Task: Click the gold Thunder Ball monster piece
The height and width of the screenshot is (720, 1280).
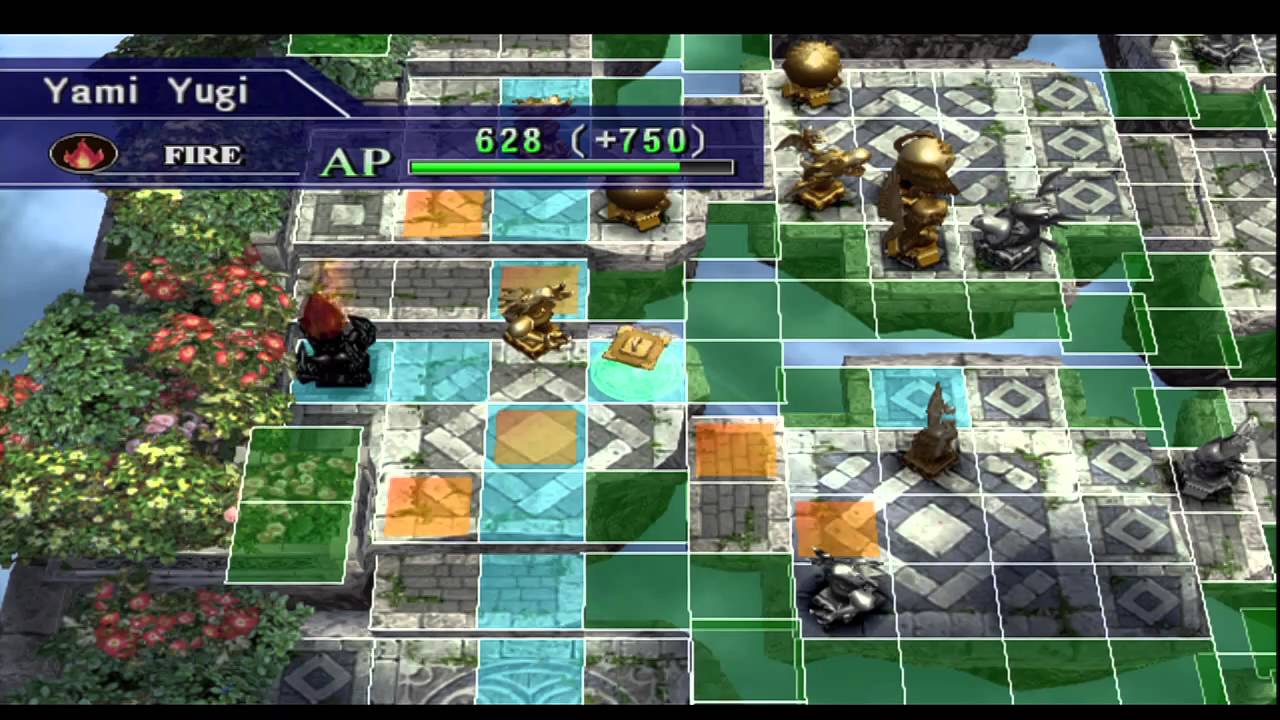Action: coord(815,68)
